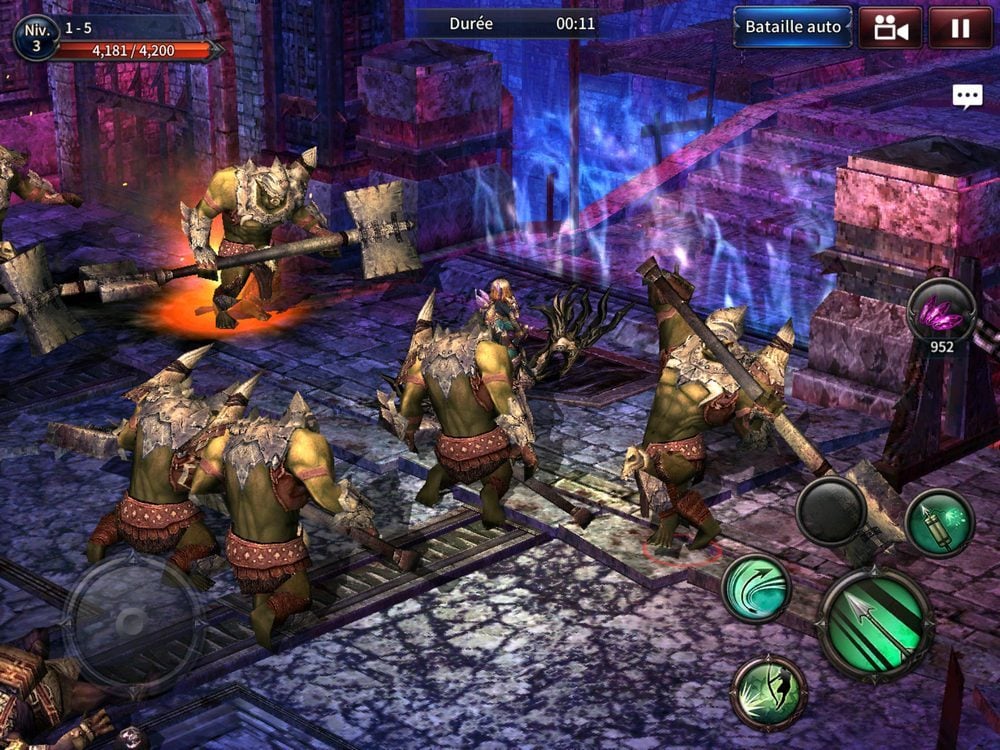Activate the leaping figure skill
1000x750 pixels.
point(769,692)
